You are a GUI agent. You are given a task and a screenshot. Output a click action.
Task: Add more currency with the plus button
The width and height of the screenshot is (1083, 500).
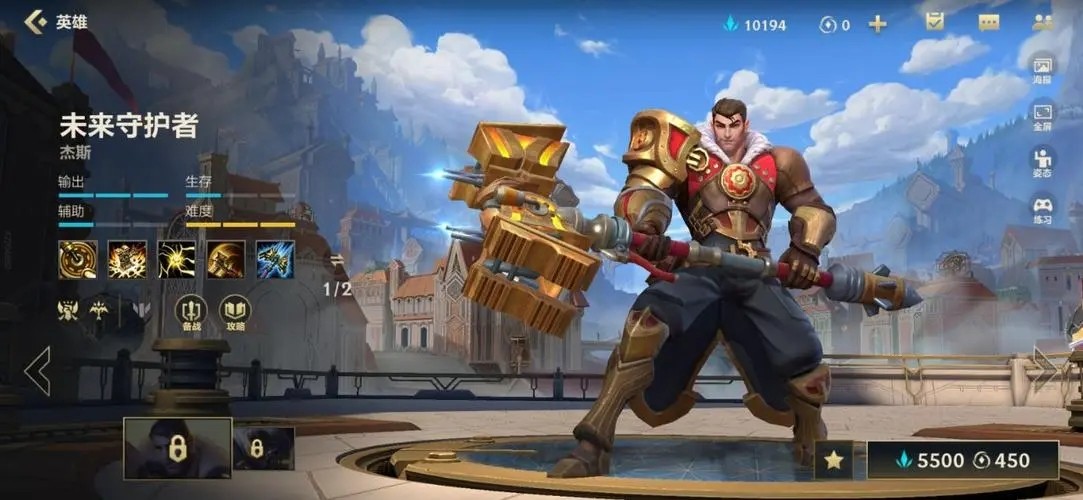click(x=877, y=24)
